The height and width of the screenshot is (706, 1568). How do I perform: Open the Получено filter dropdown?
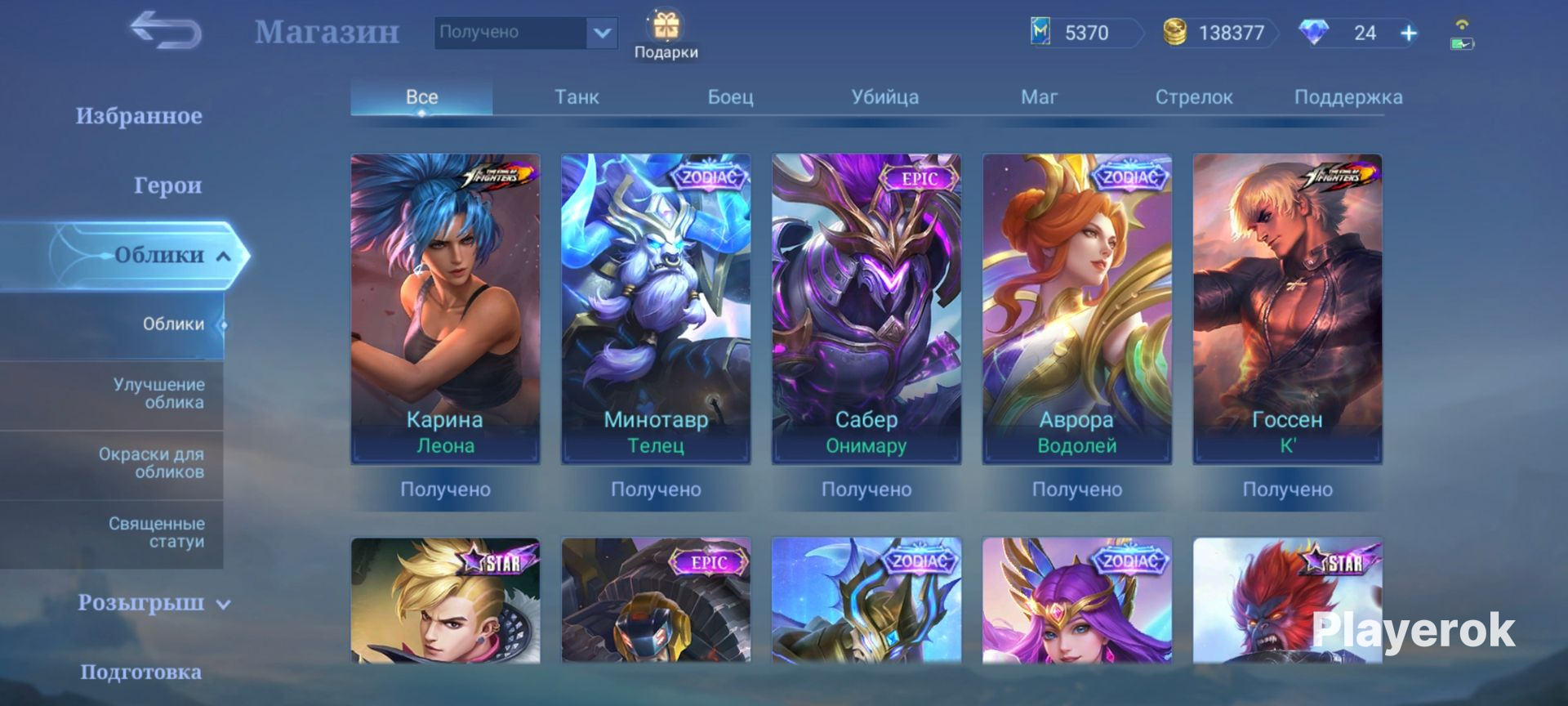(602, 33)
